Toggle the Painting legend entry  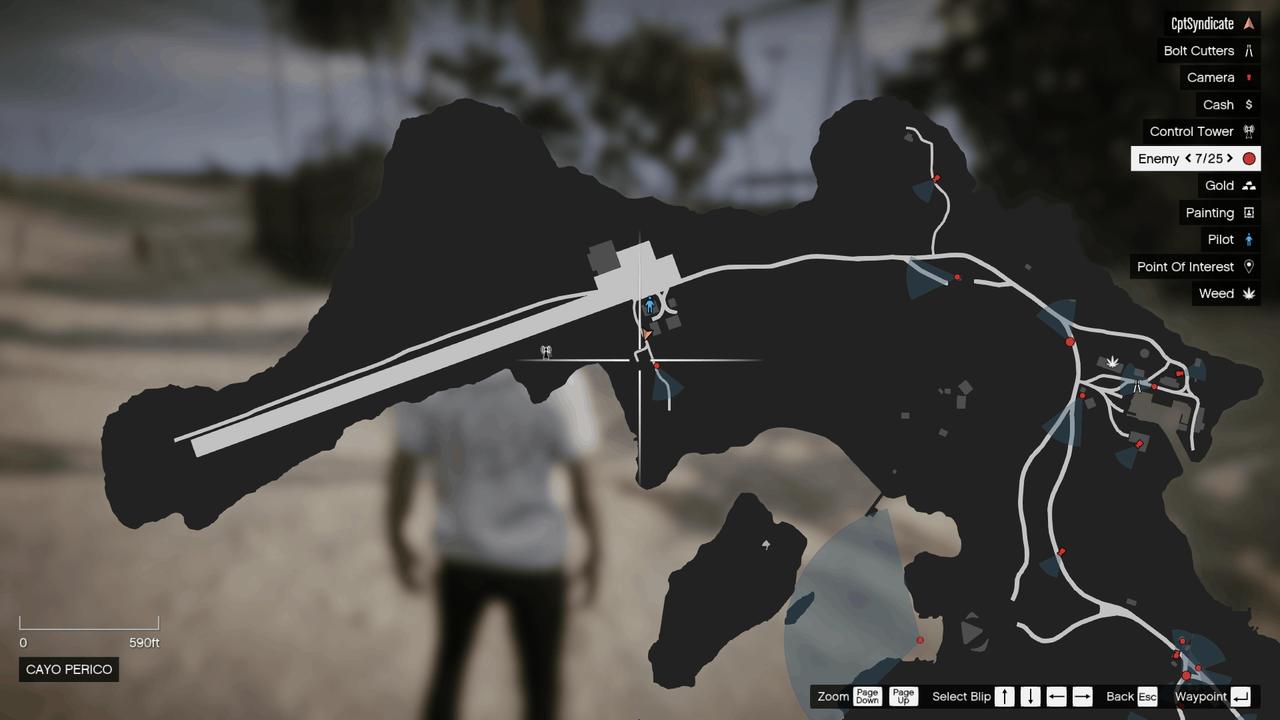click(x=1213, y=212)
